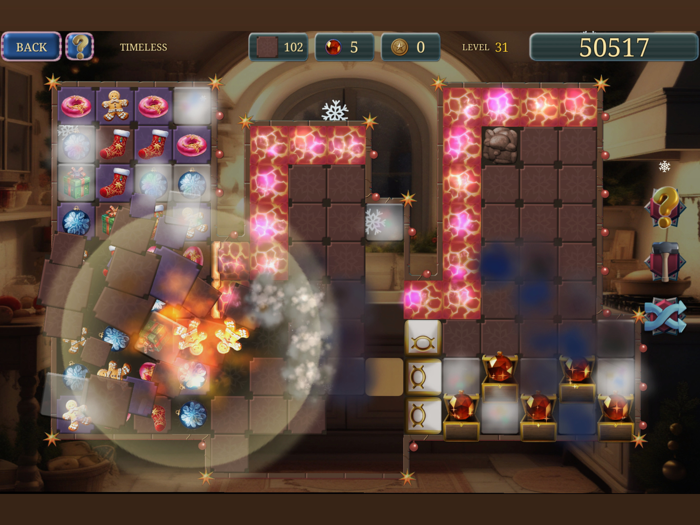Shuffle the board with the blue arrows power-up
The image size is (700, 525).
664,316
